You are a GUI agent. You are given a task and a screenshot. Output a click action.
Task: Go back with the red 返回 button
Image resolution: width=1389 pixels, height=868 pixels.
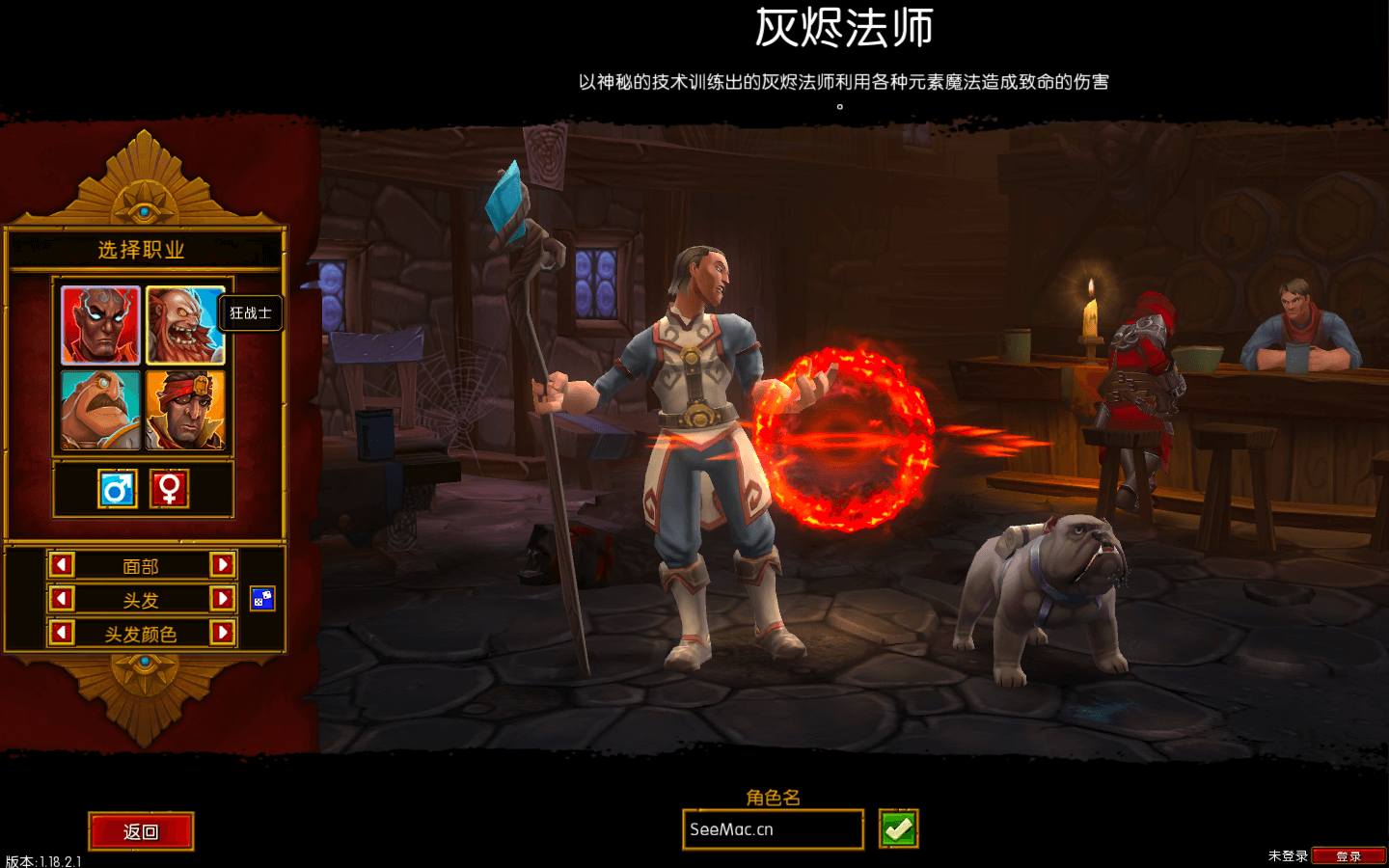pyautogui.click(x=141, y=831)
